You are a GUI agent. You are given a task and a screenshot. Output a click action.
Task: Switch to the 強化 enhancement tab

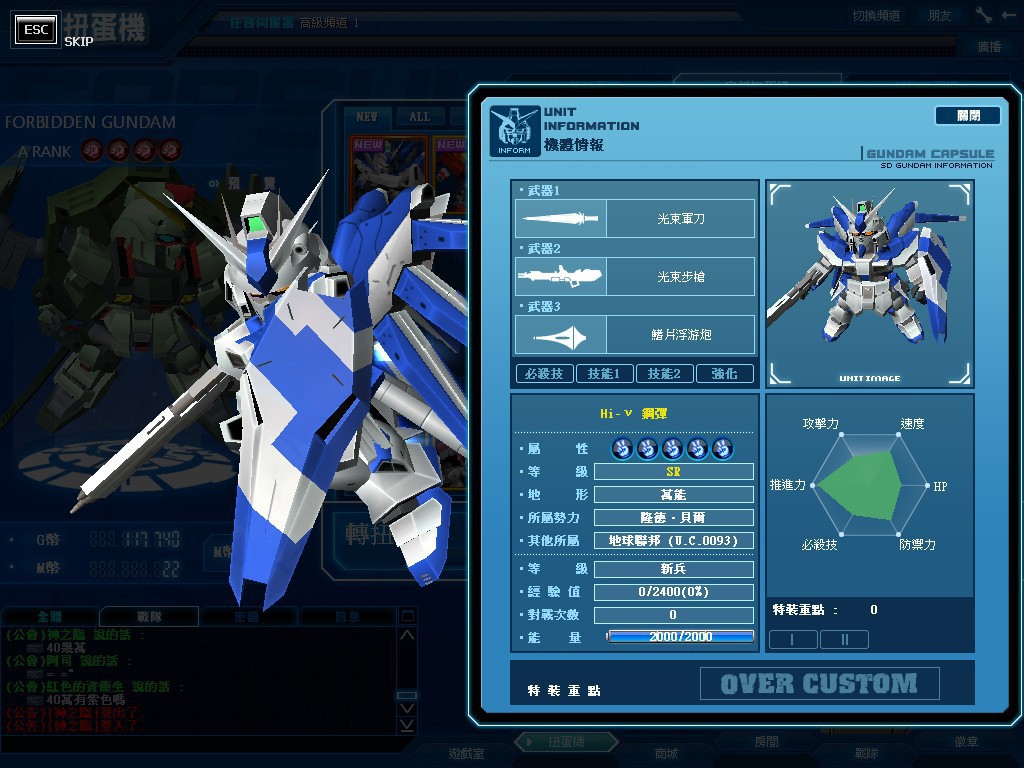click(724, 374)
